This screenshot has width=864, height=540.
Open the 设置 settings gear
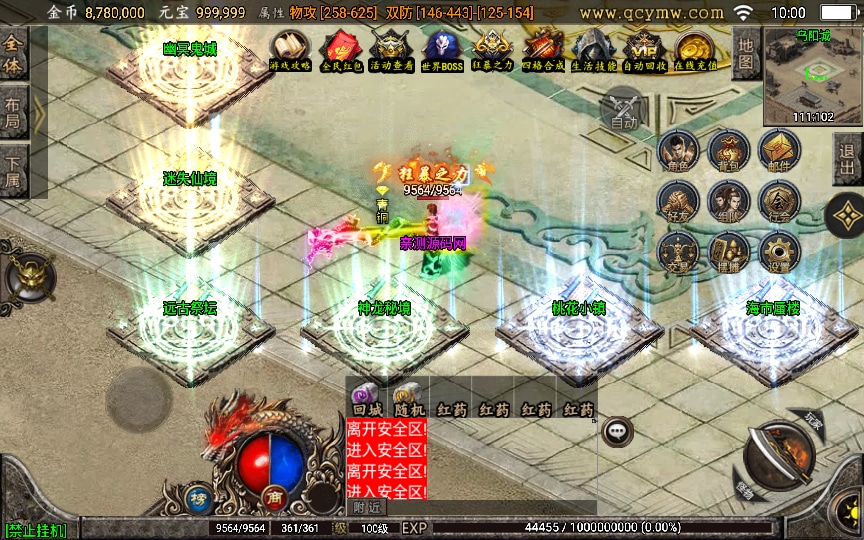pos(779,251)
